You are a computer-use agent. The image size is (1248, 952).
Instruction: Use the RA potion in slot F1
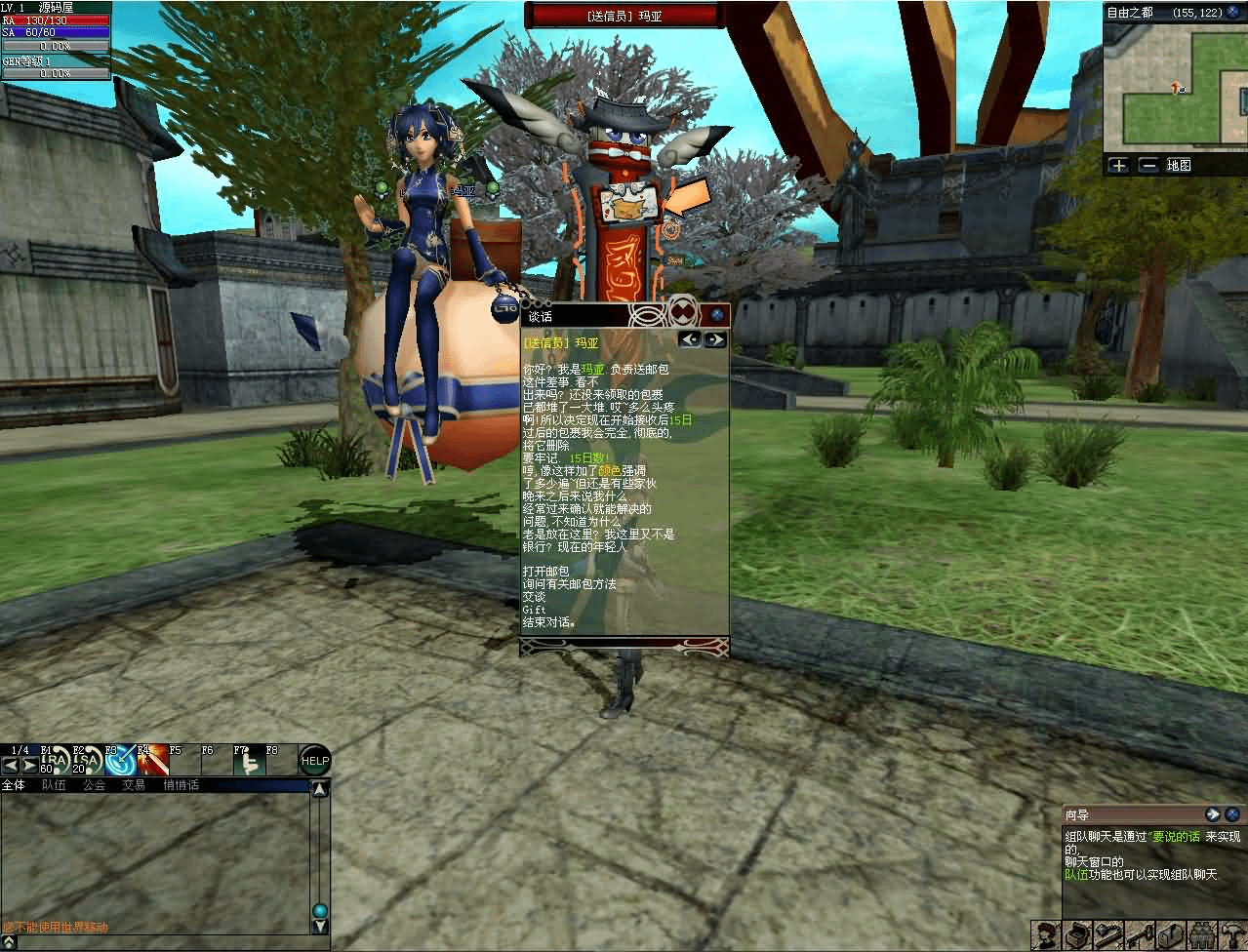[x=56, y=762]
